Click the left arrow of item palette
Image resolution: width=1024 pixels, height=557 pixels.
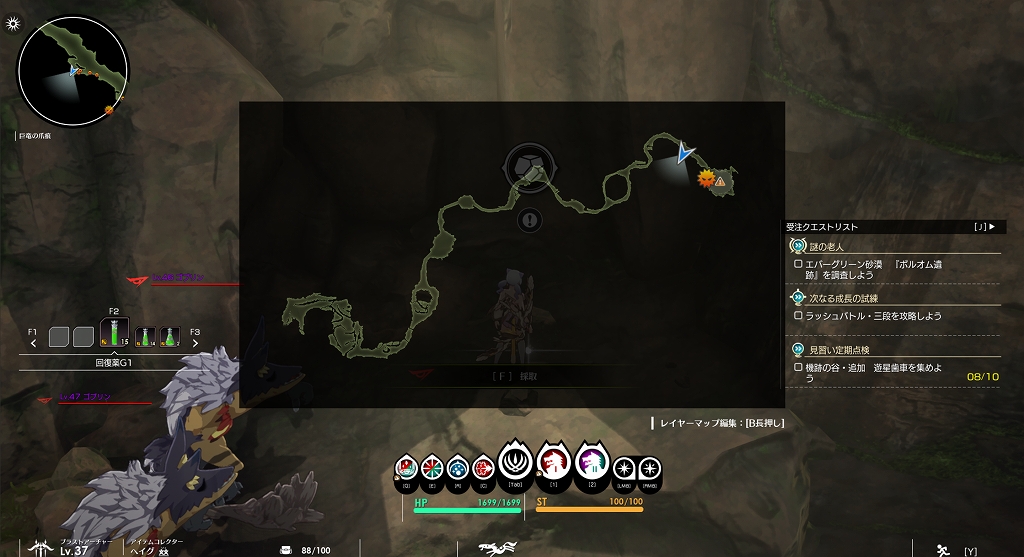pyautogui.click(x=33, y=343)
